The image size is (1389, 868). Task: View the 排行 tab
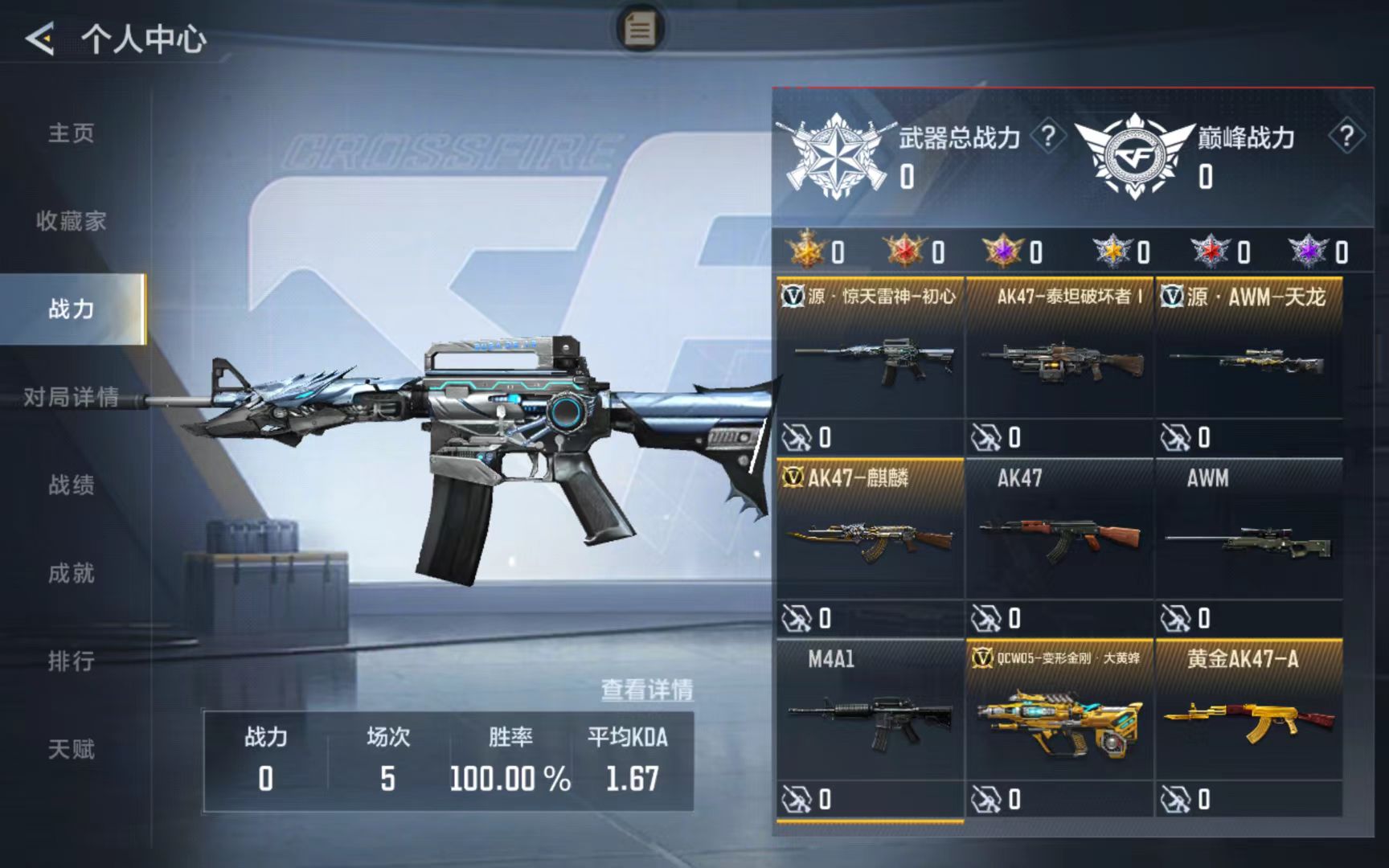(x=72, y=661)
